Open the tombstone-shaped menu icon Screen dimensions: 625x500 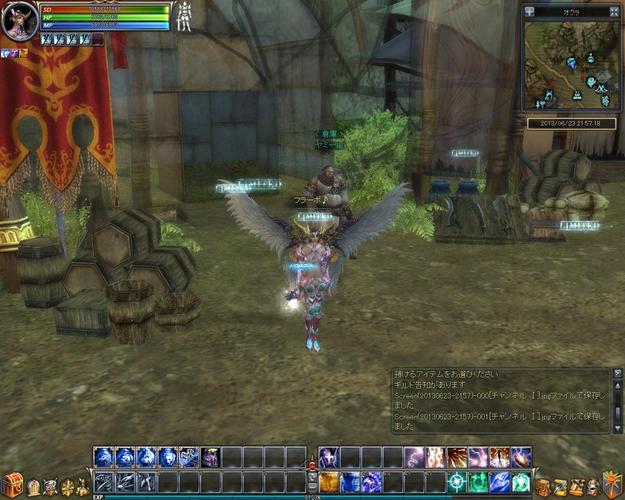33,487
